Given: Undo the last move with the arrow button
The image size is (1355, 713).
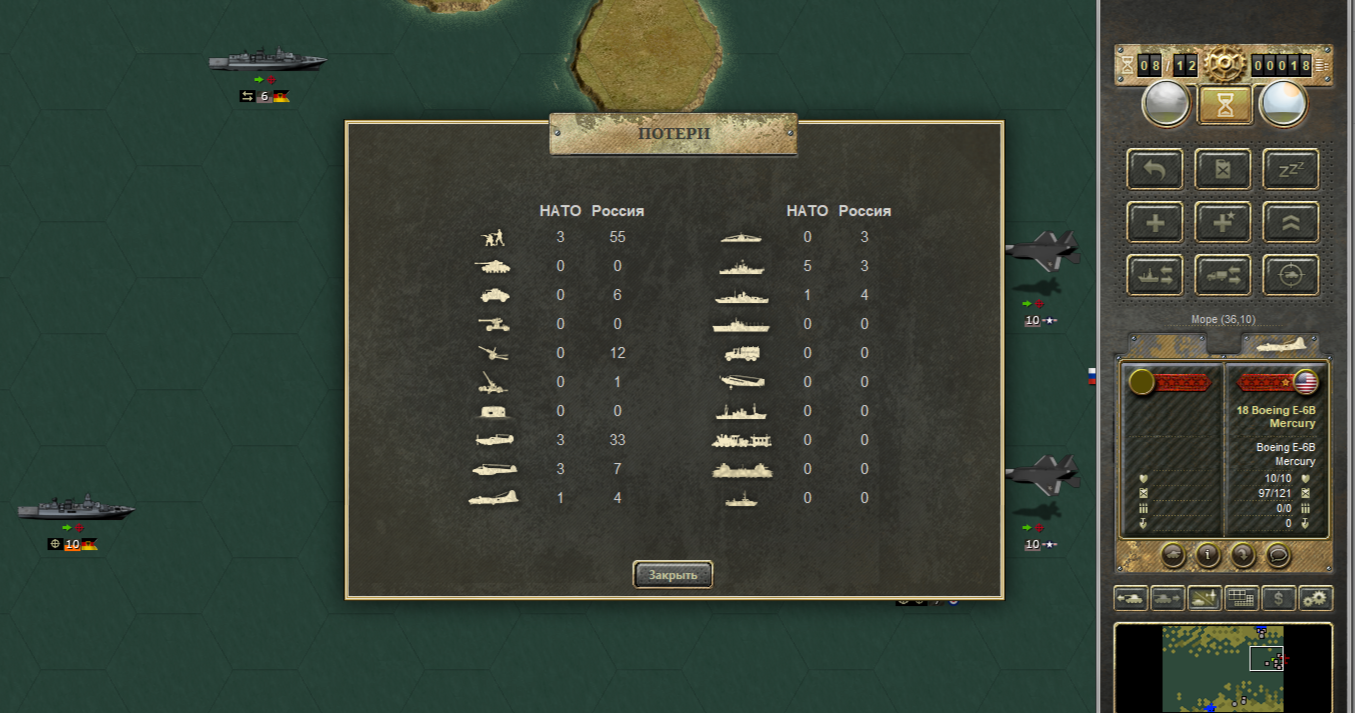Looking at the screenshot, I should [x=1155, y=170].
